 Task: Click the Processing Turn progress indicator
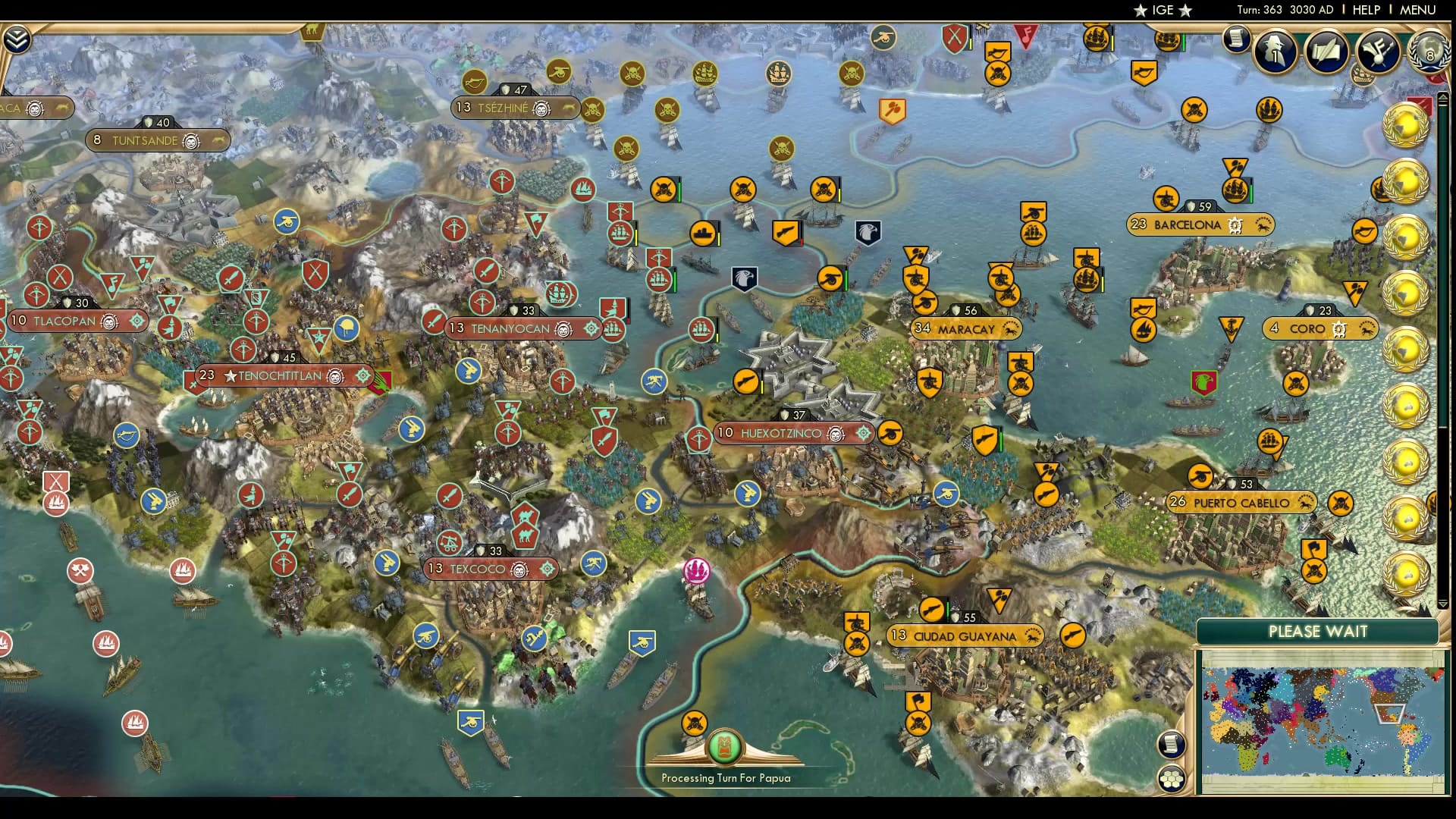point(726,747)
